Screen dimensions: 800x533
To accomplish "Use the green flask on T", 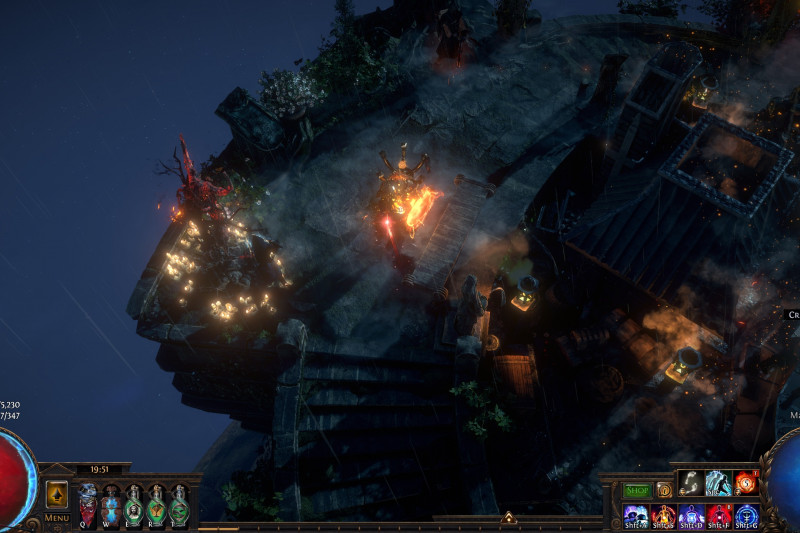I will point(180,505).
